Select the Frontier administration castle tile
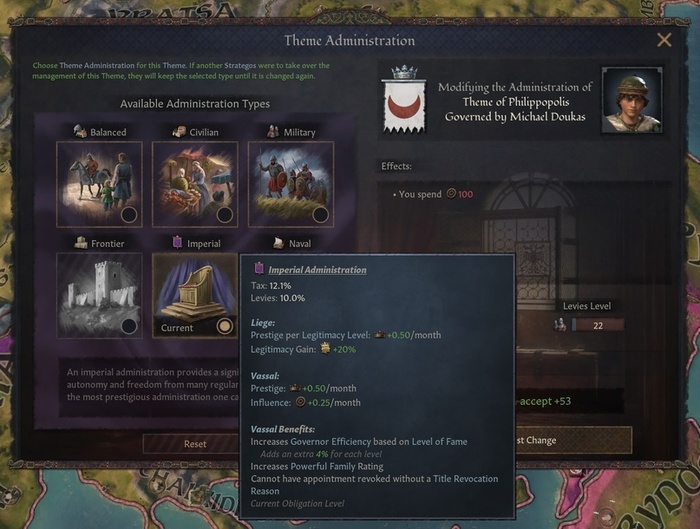700x529 pixels. [99, 294]
